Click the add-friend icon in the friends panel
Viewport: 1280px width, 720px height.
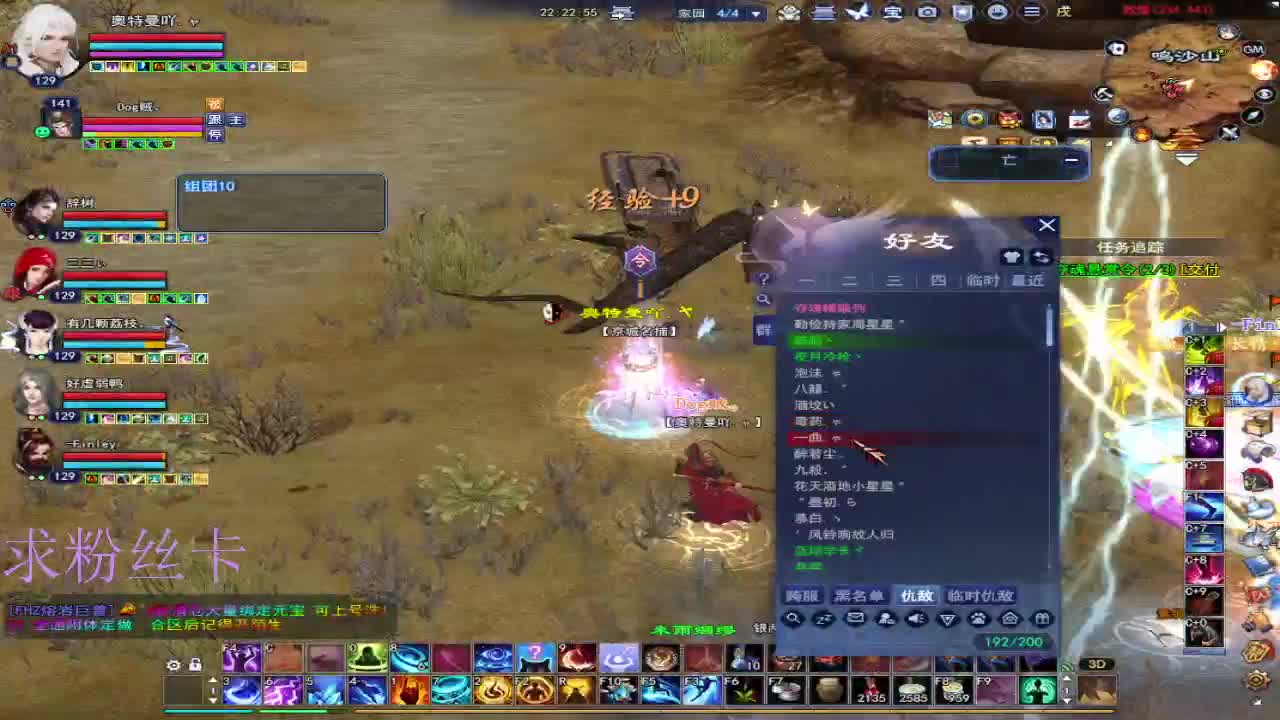pos(886,618)
